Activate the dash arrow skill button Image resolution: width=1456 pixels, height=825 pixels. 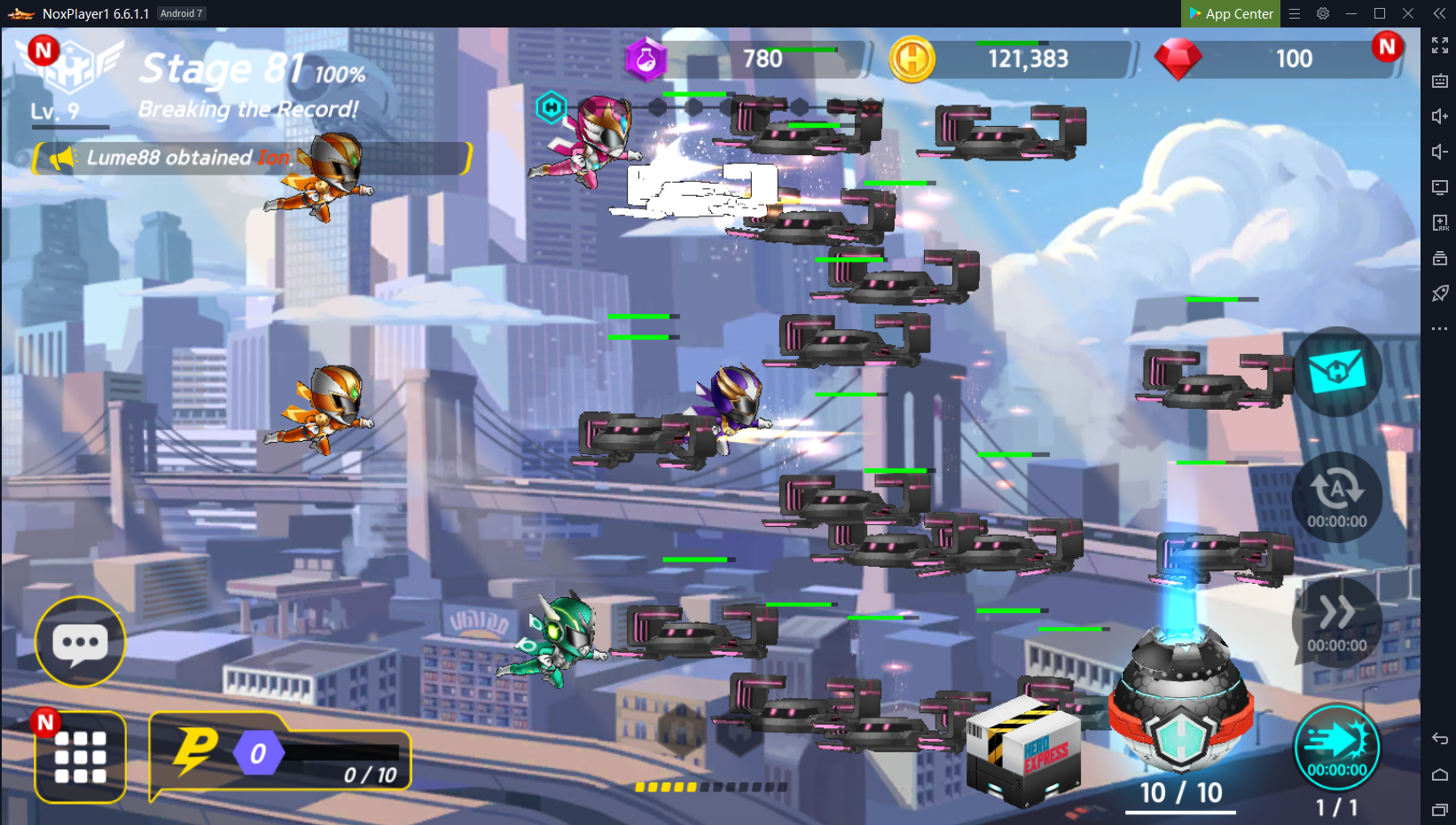pyautogui.click(x=1336, y=747)
